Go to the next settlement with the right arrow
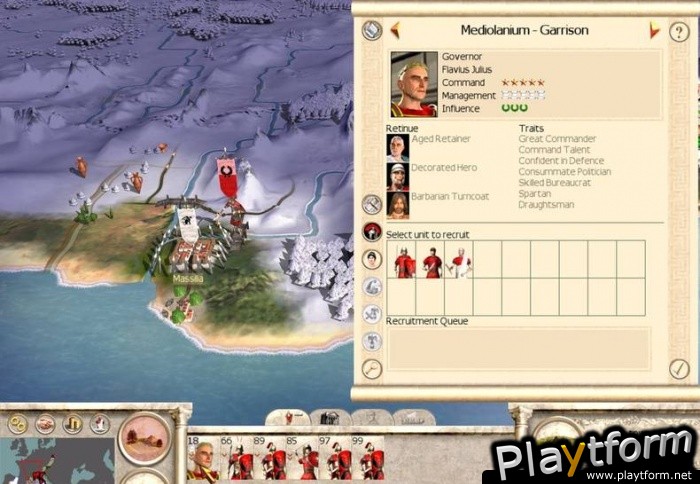Viewport: 700px width, 484px height. pyautogui.click(x=654, y=31)
